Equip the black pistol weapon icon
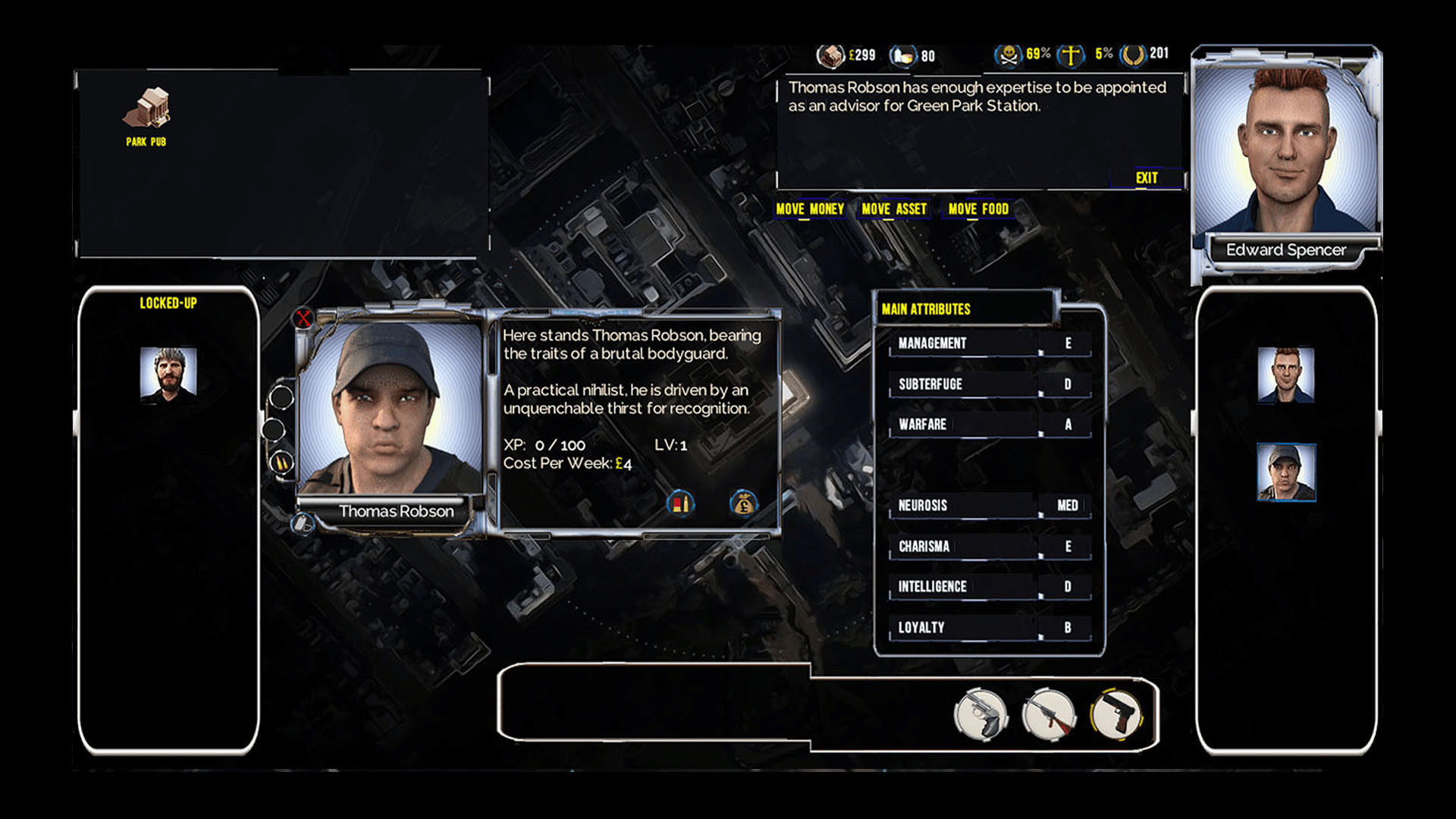 click(1116, 715)
